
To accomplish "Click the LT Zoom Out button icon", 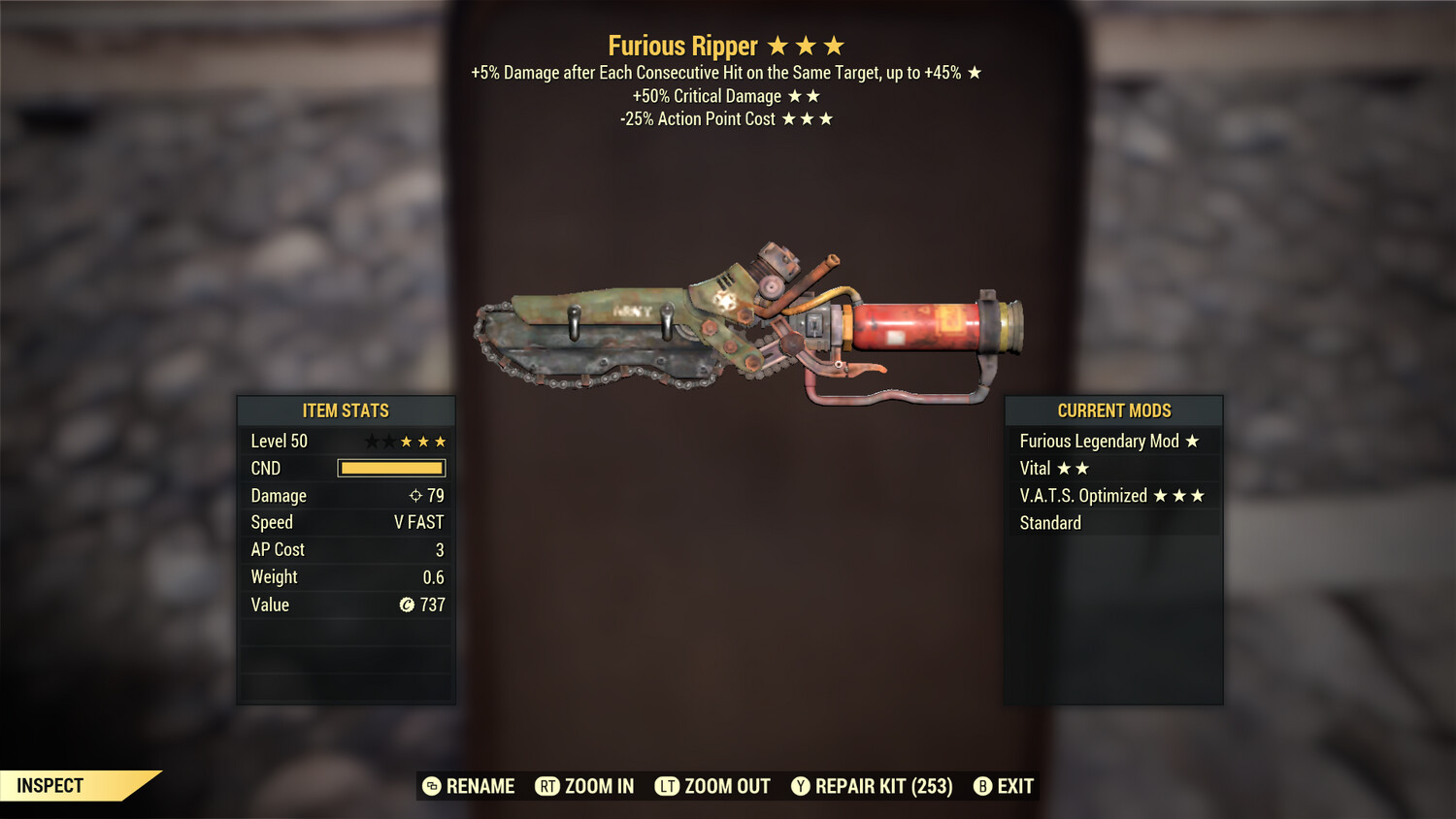I will point(669,786).
